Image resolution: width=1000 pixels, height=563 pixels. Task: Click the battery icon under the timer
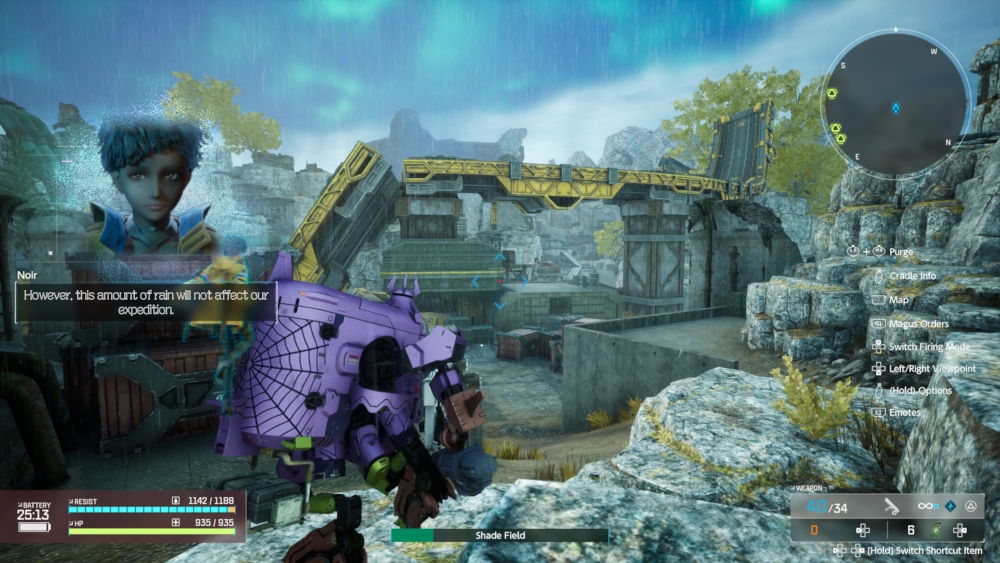tap(33, 526)
